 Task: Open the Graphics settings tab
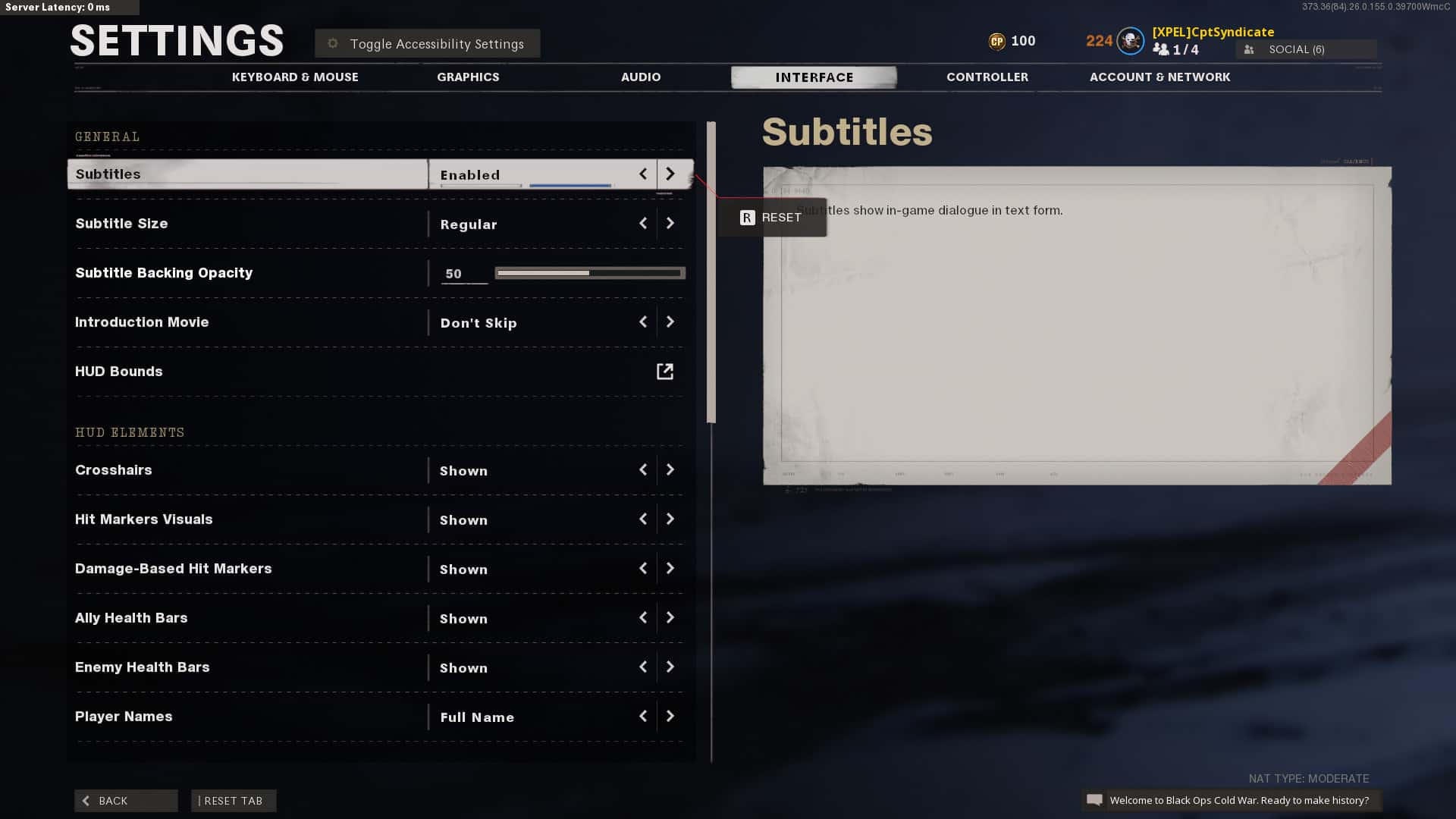point(468,77)
